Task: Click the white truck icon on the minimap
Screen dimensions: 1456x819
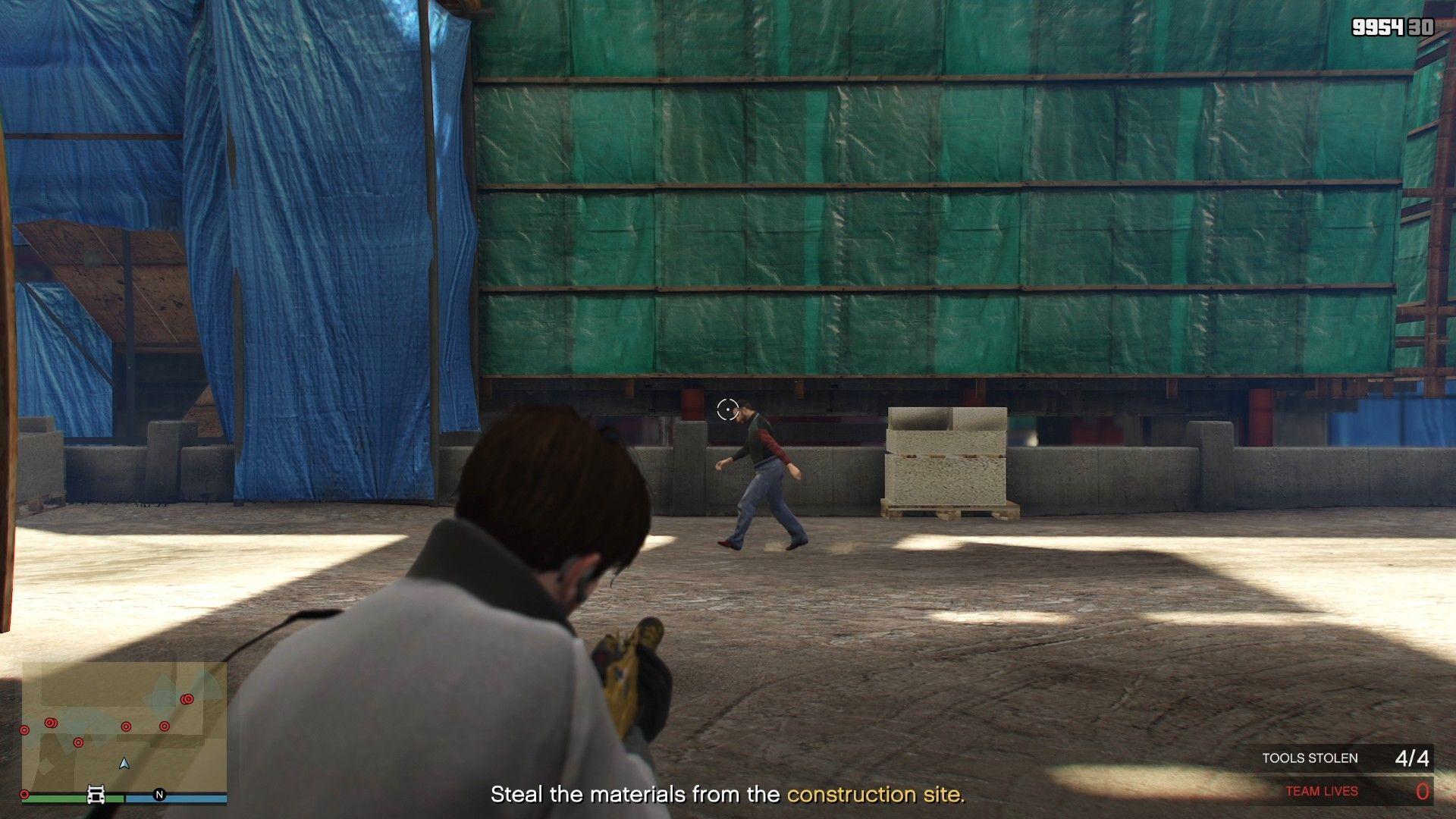Action: (x=96, y=794)
